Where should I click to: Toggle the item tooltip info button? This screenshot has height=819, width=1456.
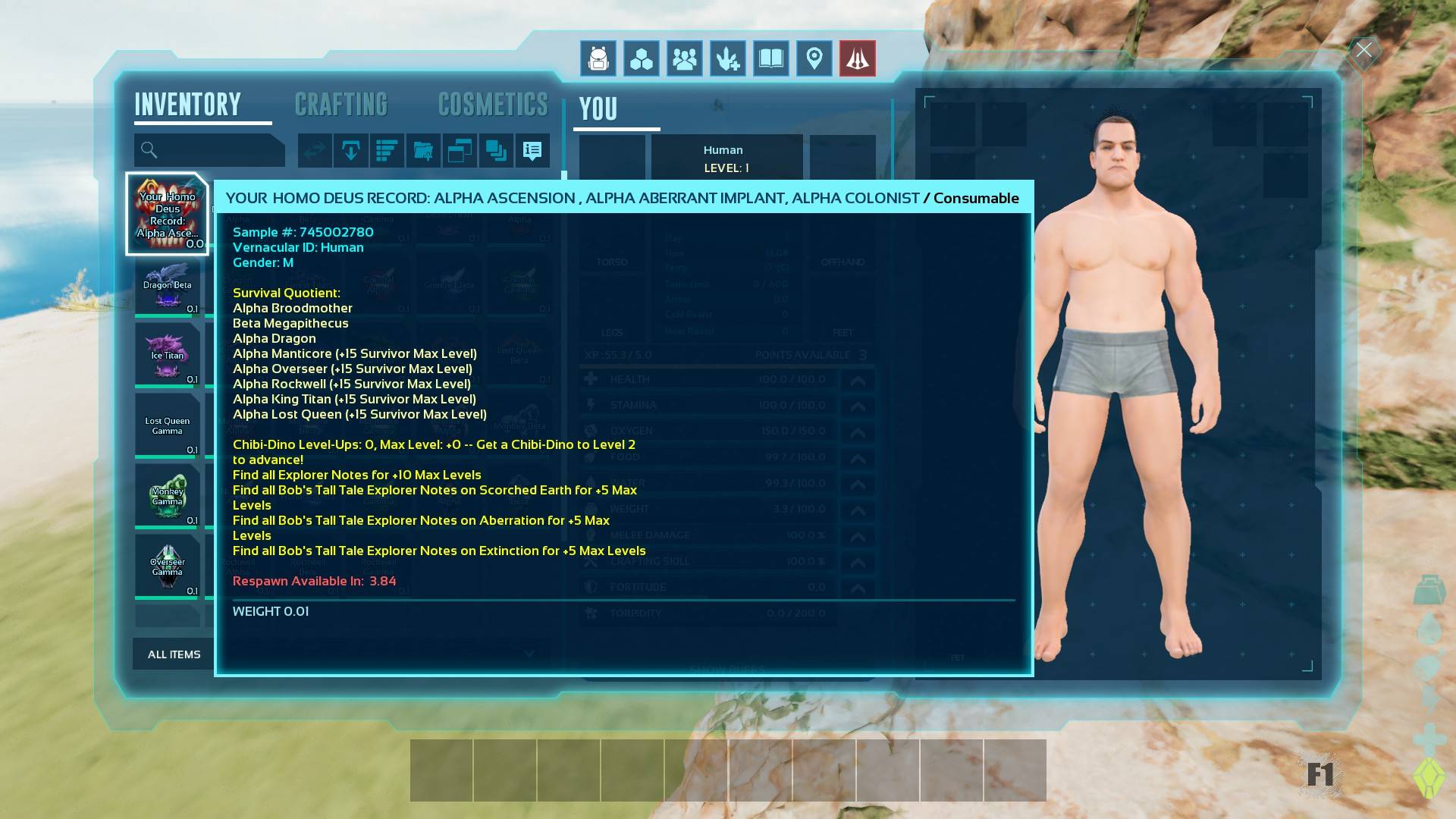(x=532, y=151)
